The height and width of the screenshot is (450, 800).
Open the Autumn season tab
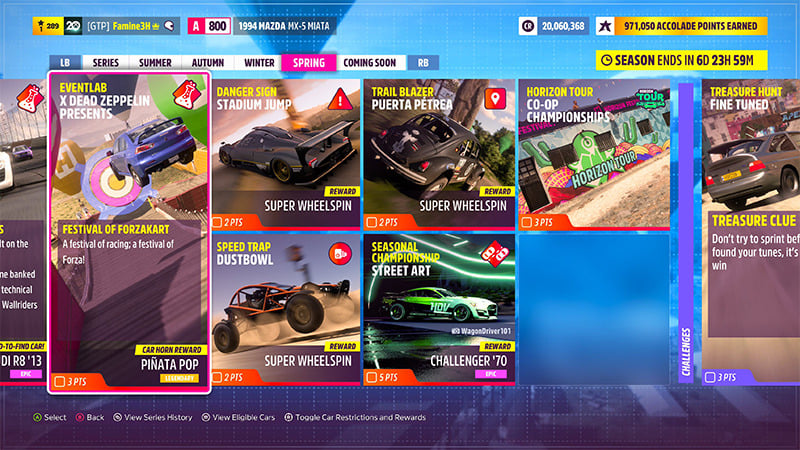(x=207, y=62)
